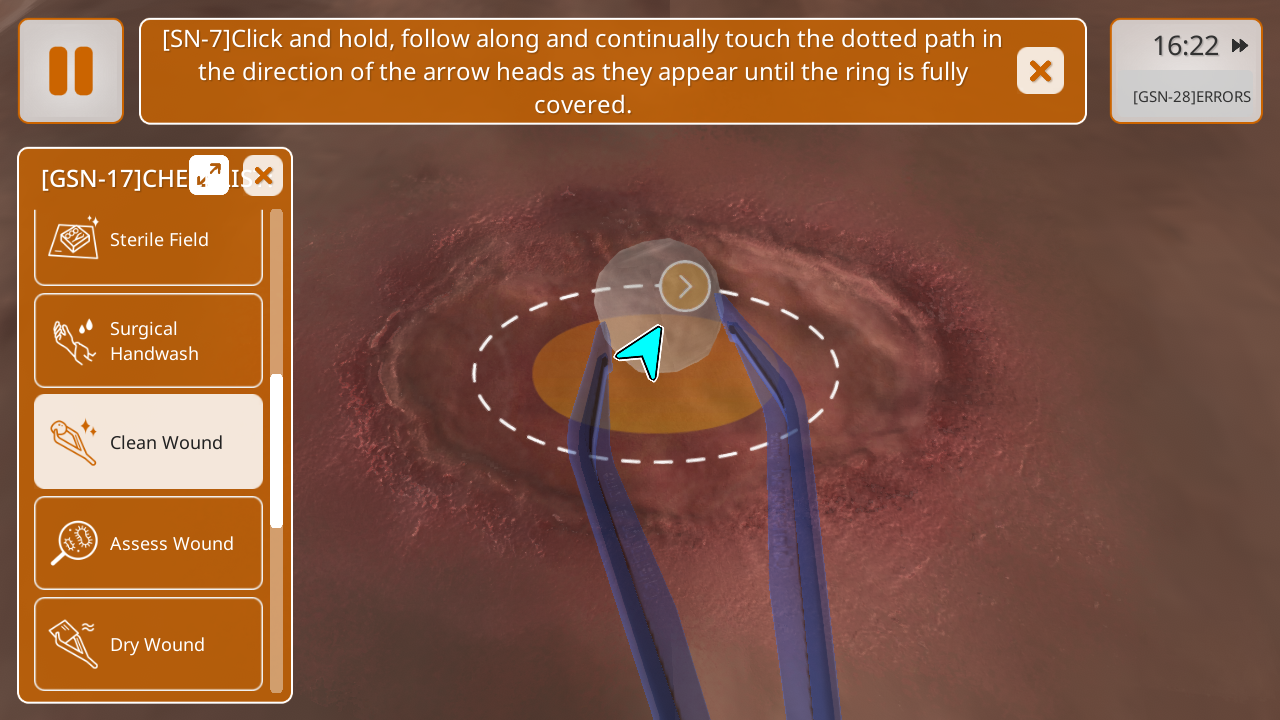Screen dimensions: 1280x720
Task: Open the Assess Wound step
Action: [148, 543]
